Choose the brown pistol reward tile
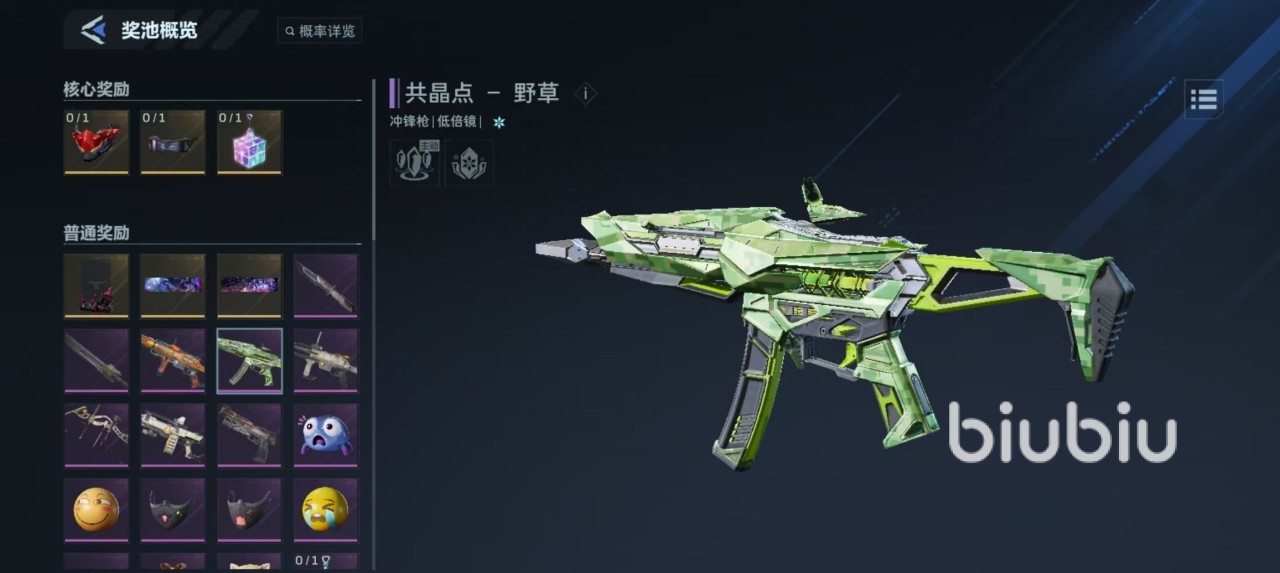Image resolution: width=1280 pixels, height=573 pixels. point(249,434)
